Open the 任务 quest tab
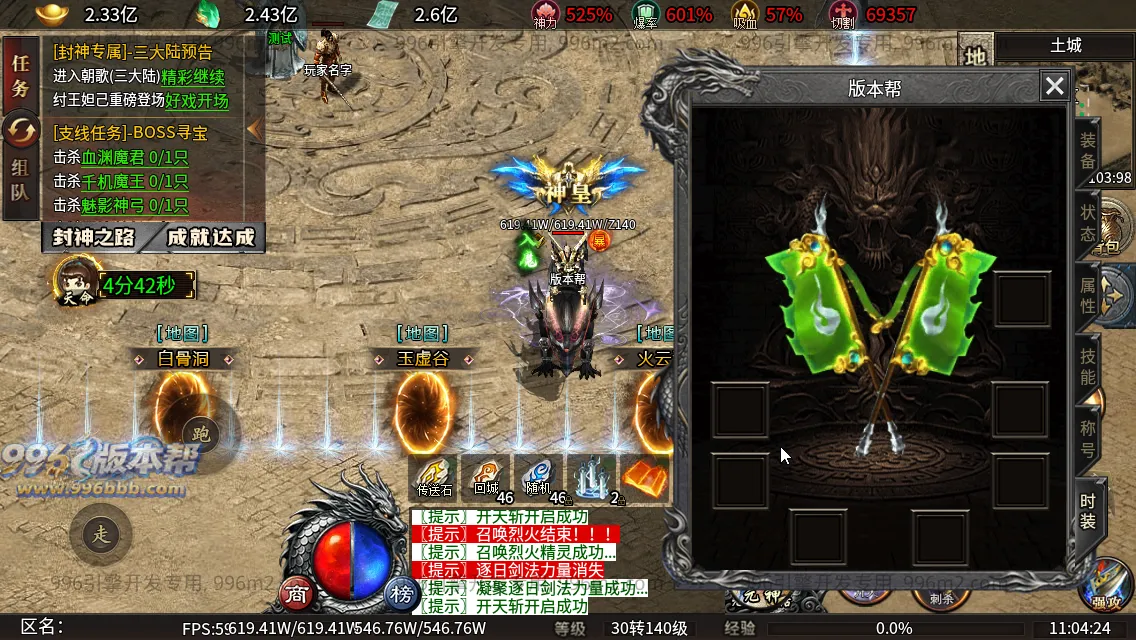 click(21, 74)
